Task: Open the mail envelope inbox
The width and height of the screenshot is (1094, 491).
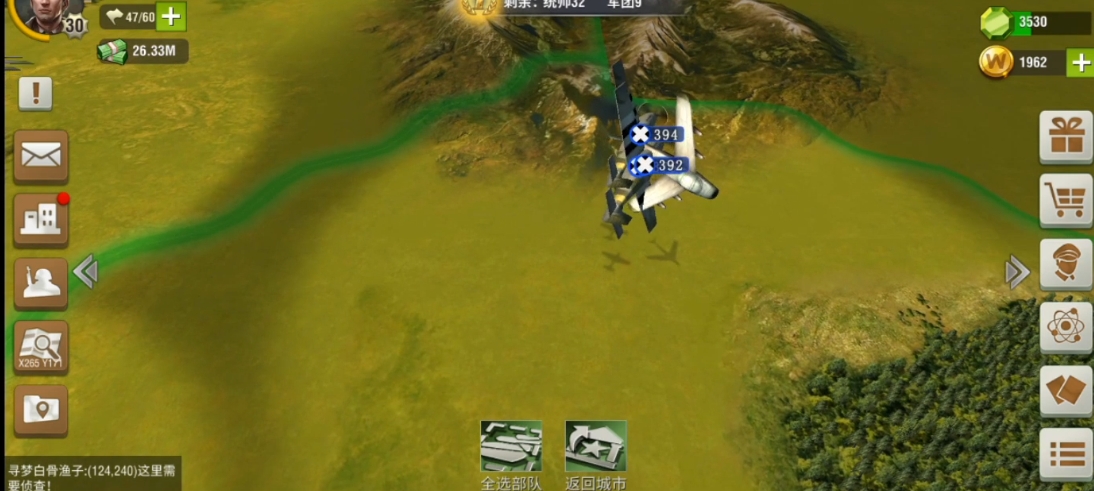Action: click(x=41, y=156)
